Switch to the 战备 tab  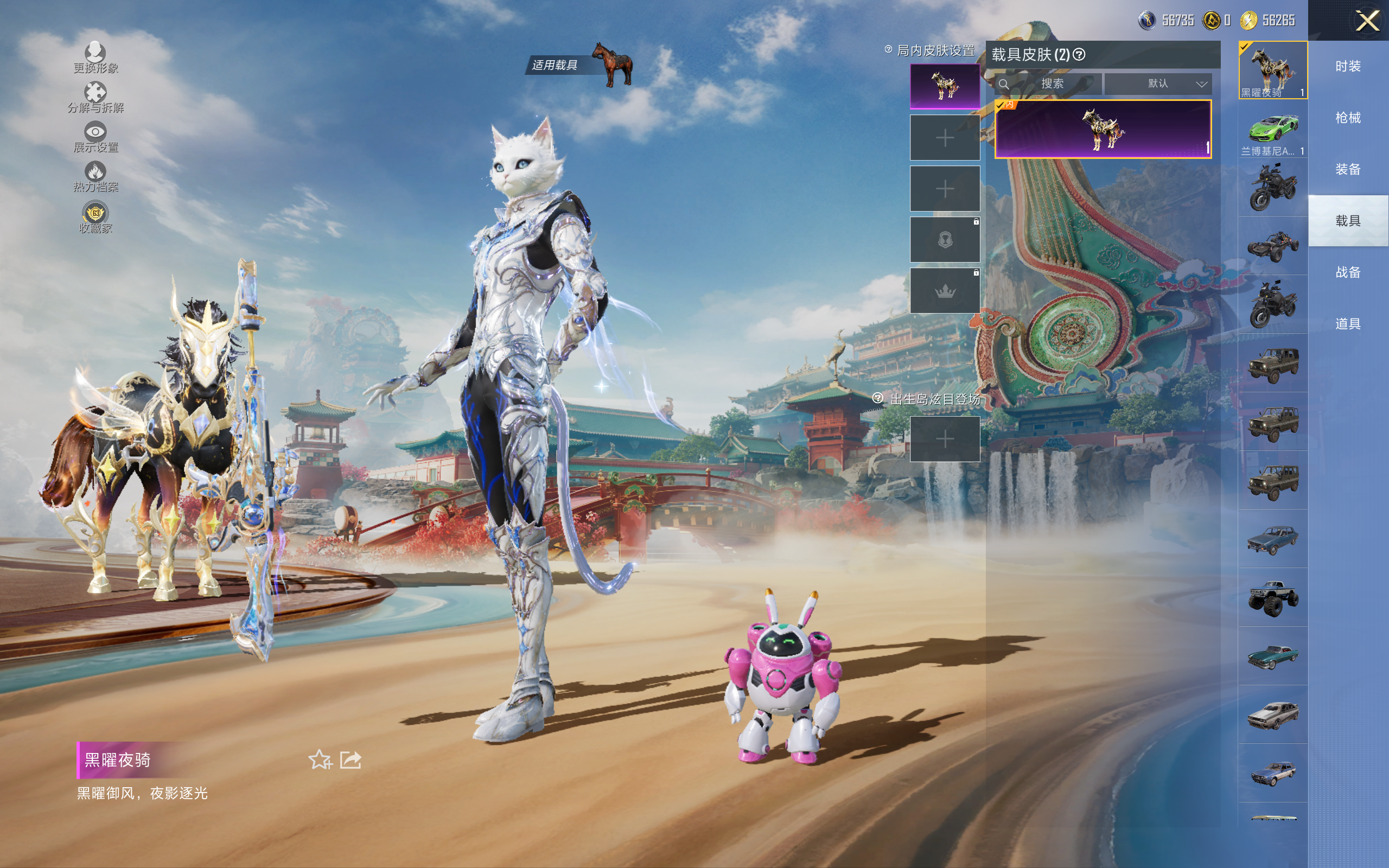click(x=1348, y=272)
